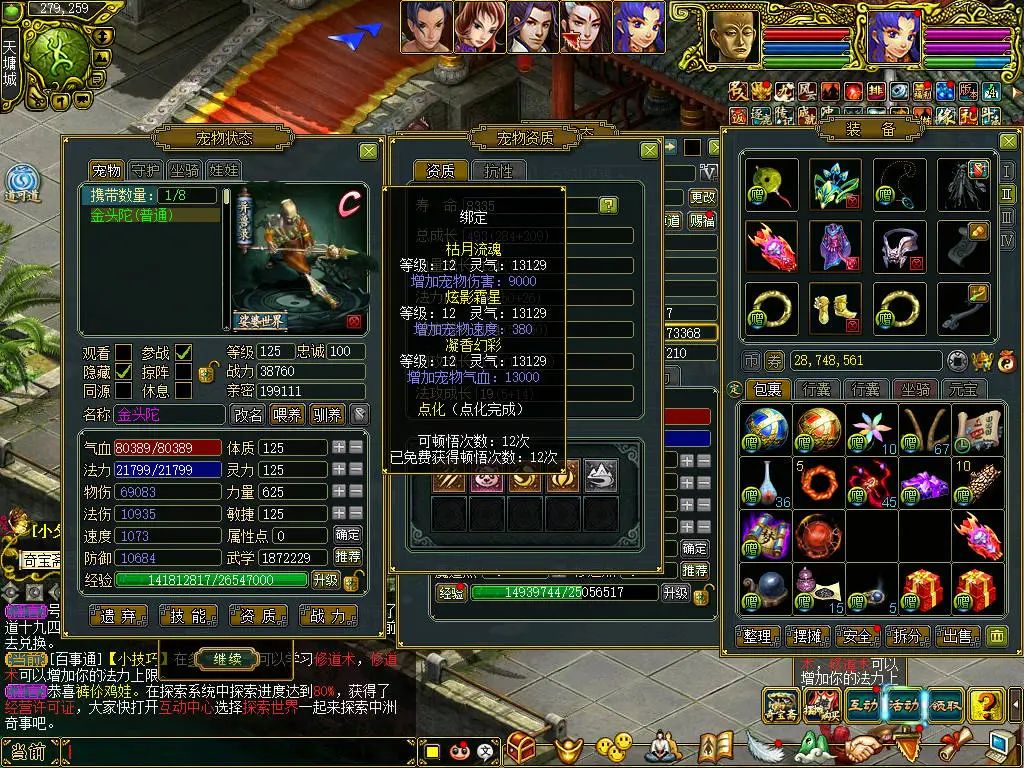Feed the pet with 喂养 button
The width and height of the screenshot is (1024, 768).
[287, 414]
